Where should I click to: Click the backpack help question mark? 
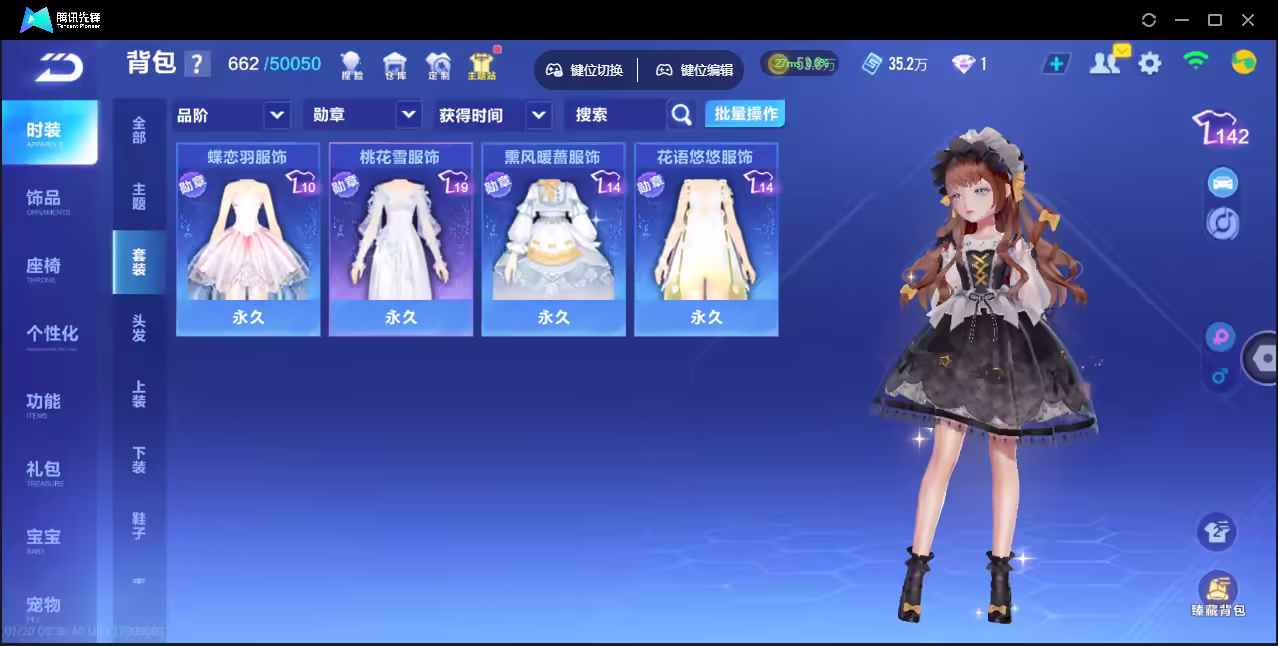coord(198,64)
